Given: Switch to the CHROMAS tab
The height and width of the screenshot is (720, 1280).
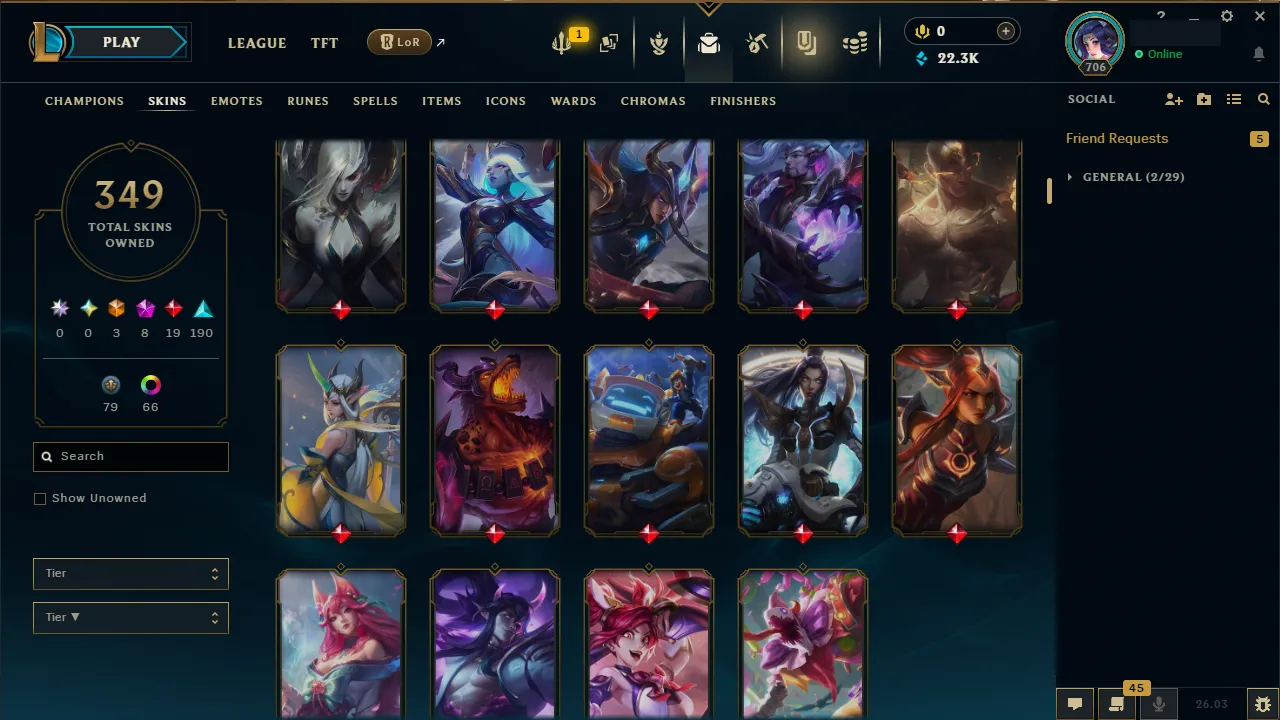Looking at the screenshot, I should (653, 101).
